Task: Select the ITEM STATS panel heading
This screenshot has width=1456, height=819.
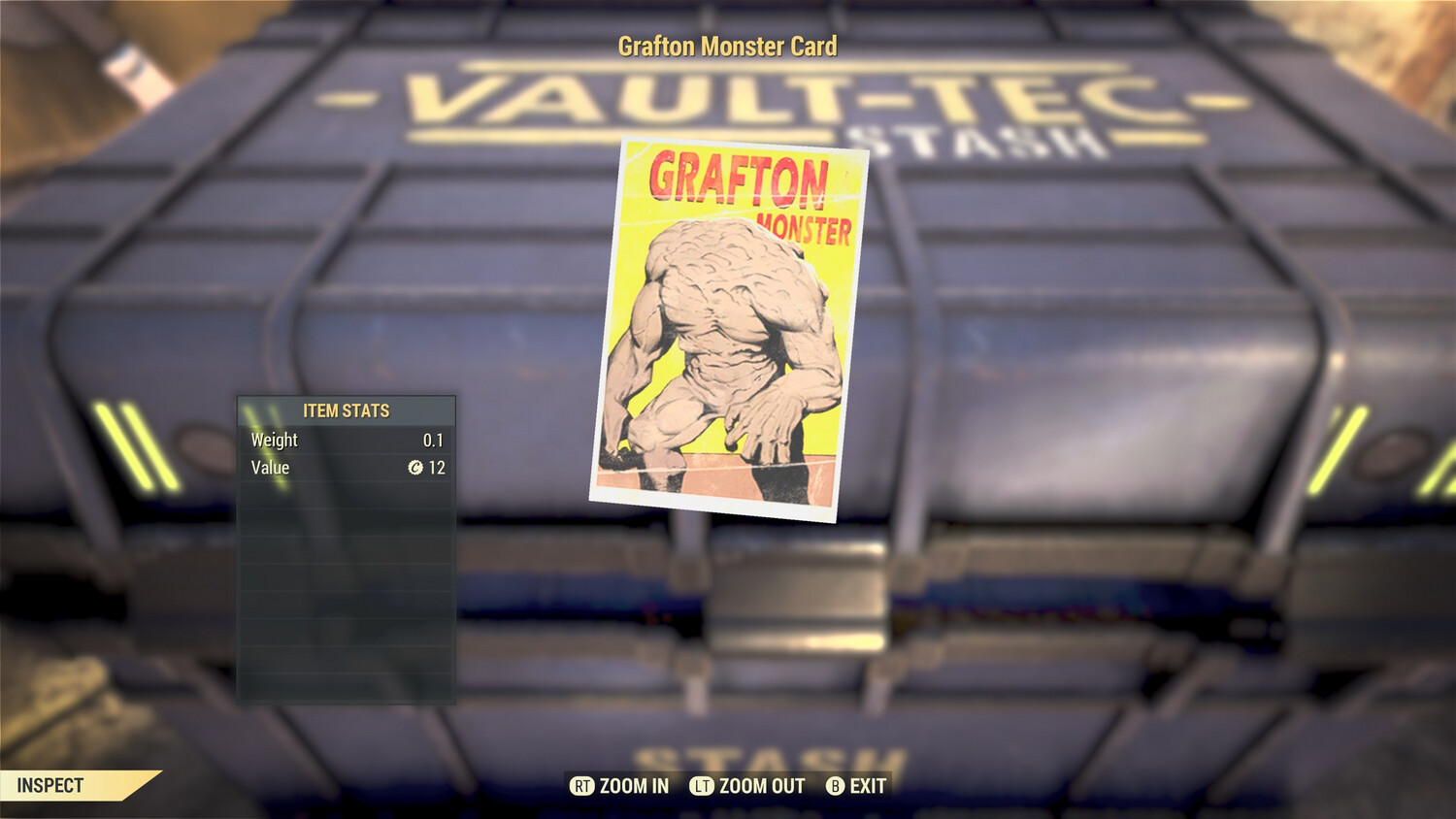Action: (x=346, y=410)
